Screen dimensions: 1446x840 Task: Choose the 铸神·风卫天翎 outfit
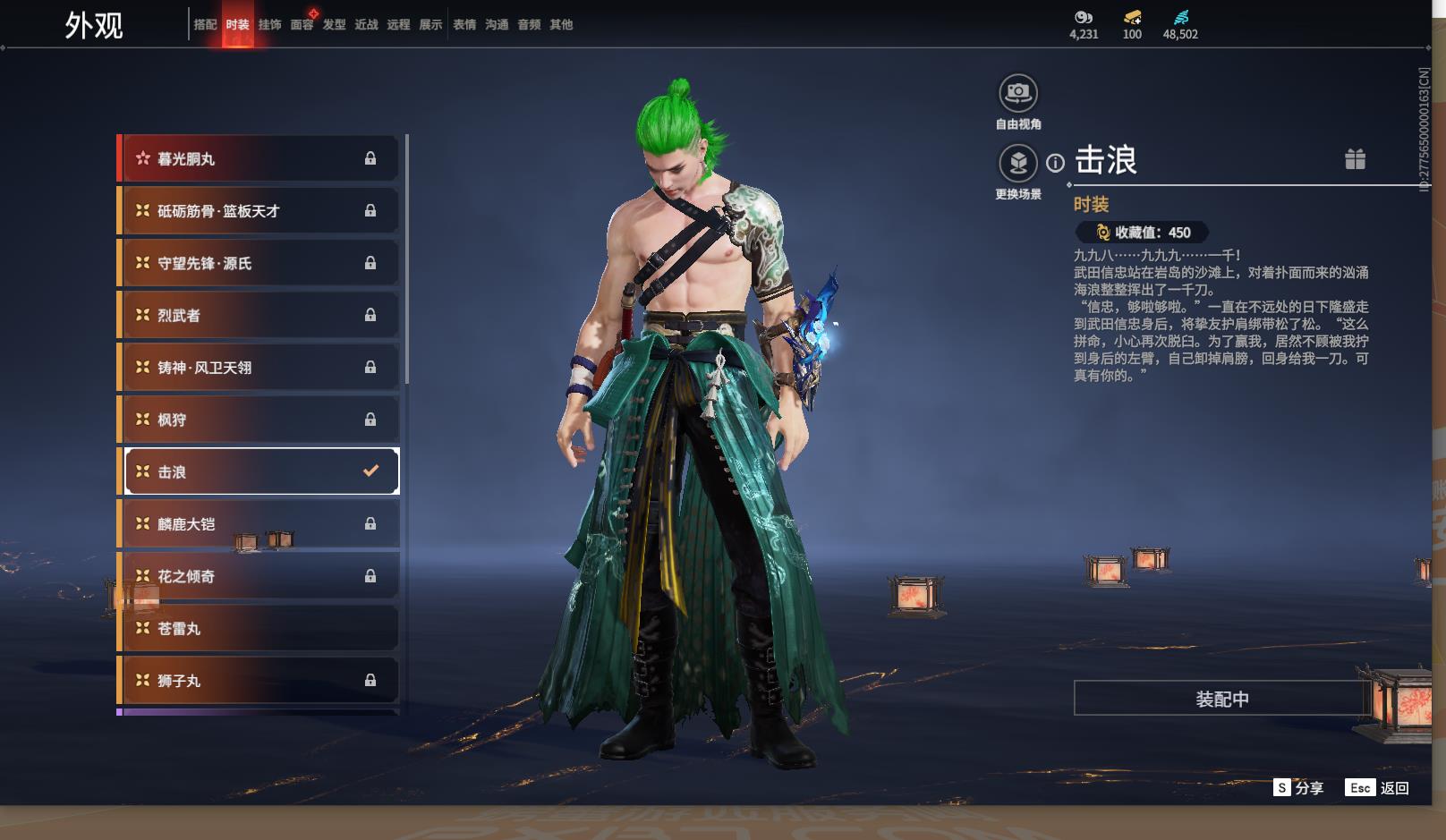coord(259,368)
